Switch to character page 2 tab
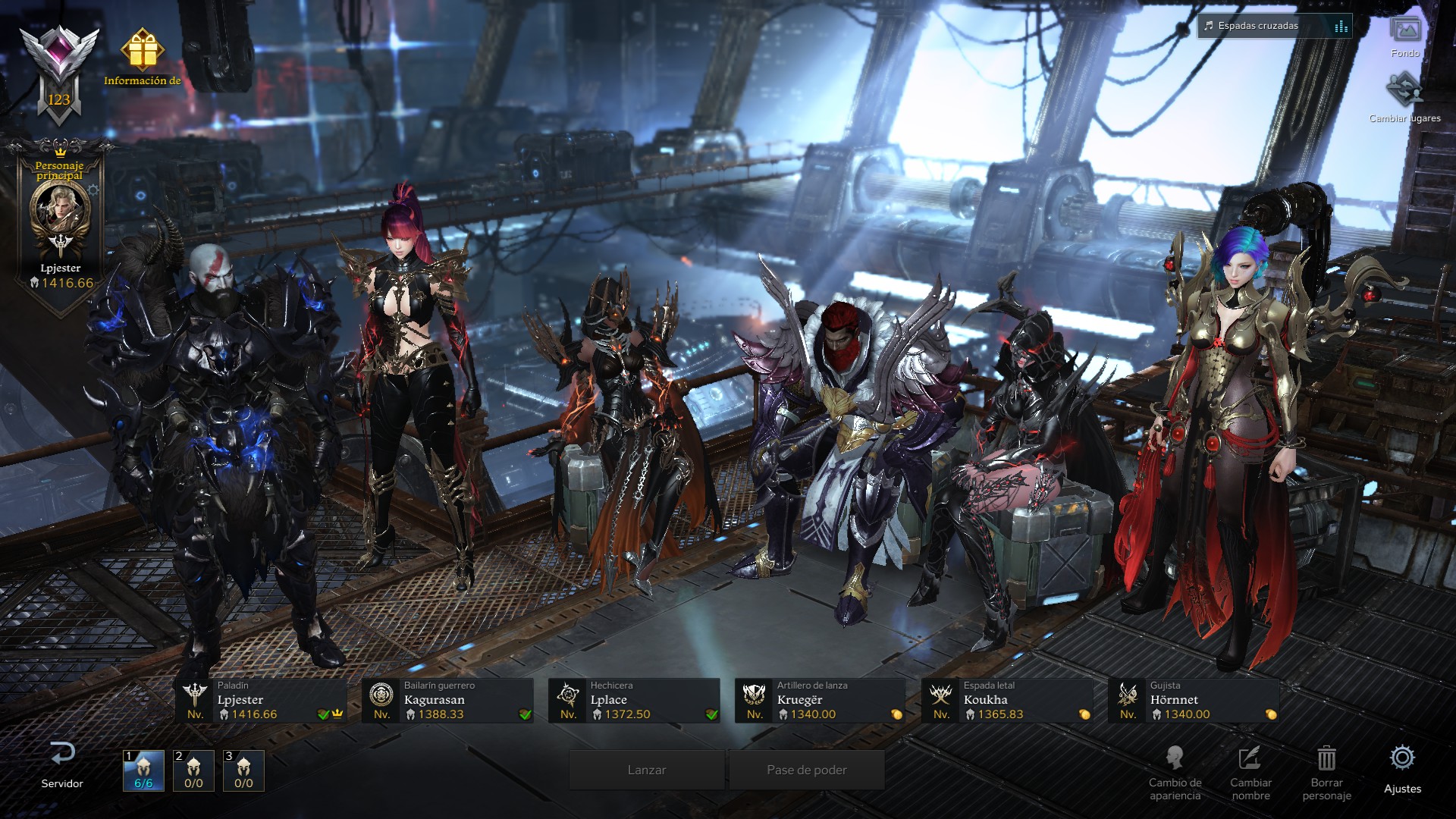The width and height of the screenshot is (1456, 819). (x=193, y=770)
